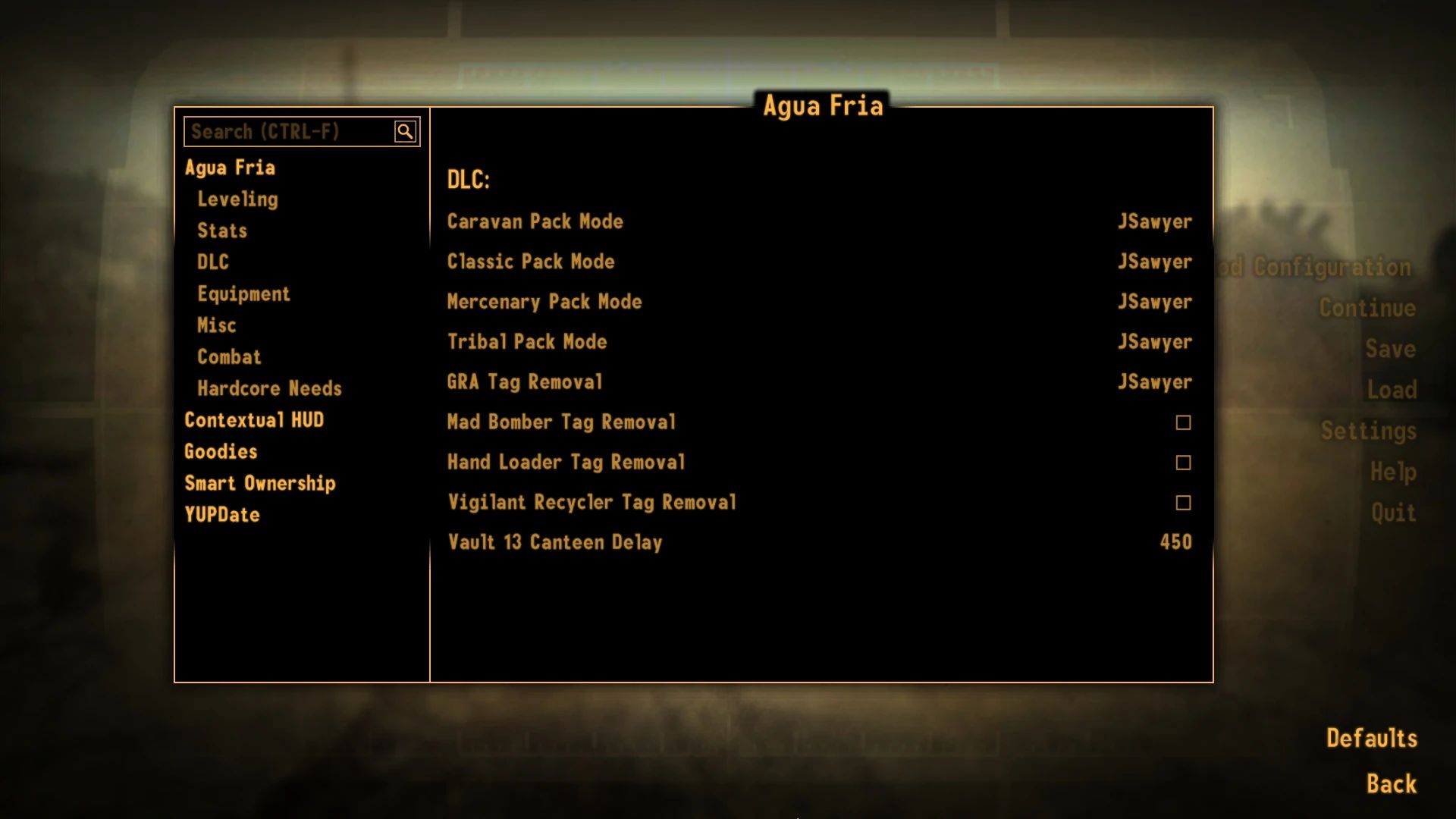Select Hardcore Needs settings
The width and height of the screenshot is (1456, 819).
tap(269, 388)
